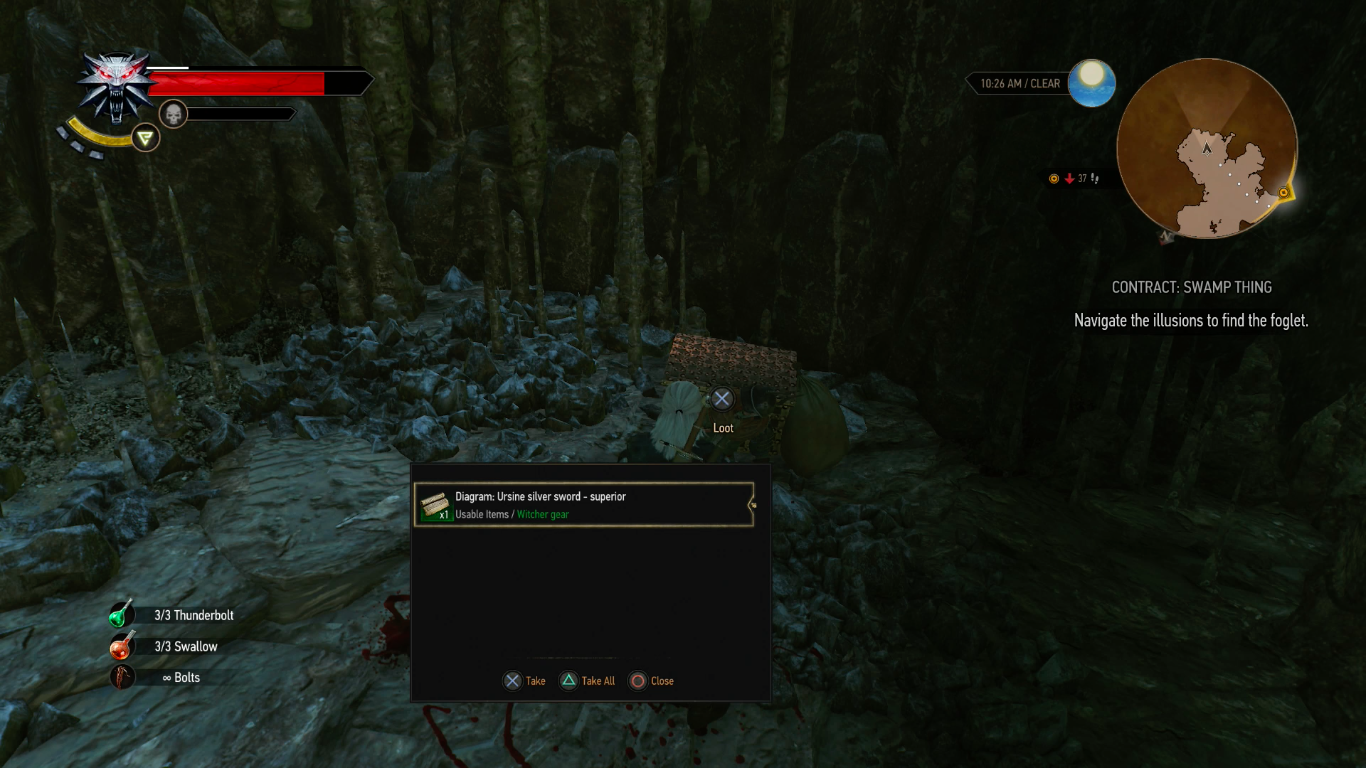Click the Witcher gear category label
1366x768 pixels.
click(544, 514)
